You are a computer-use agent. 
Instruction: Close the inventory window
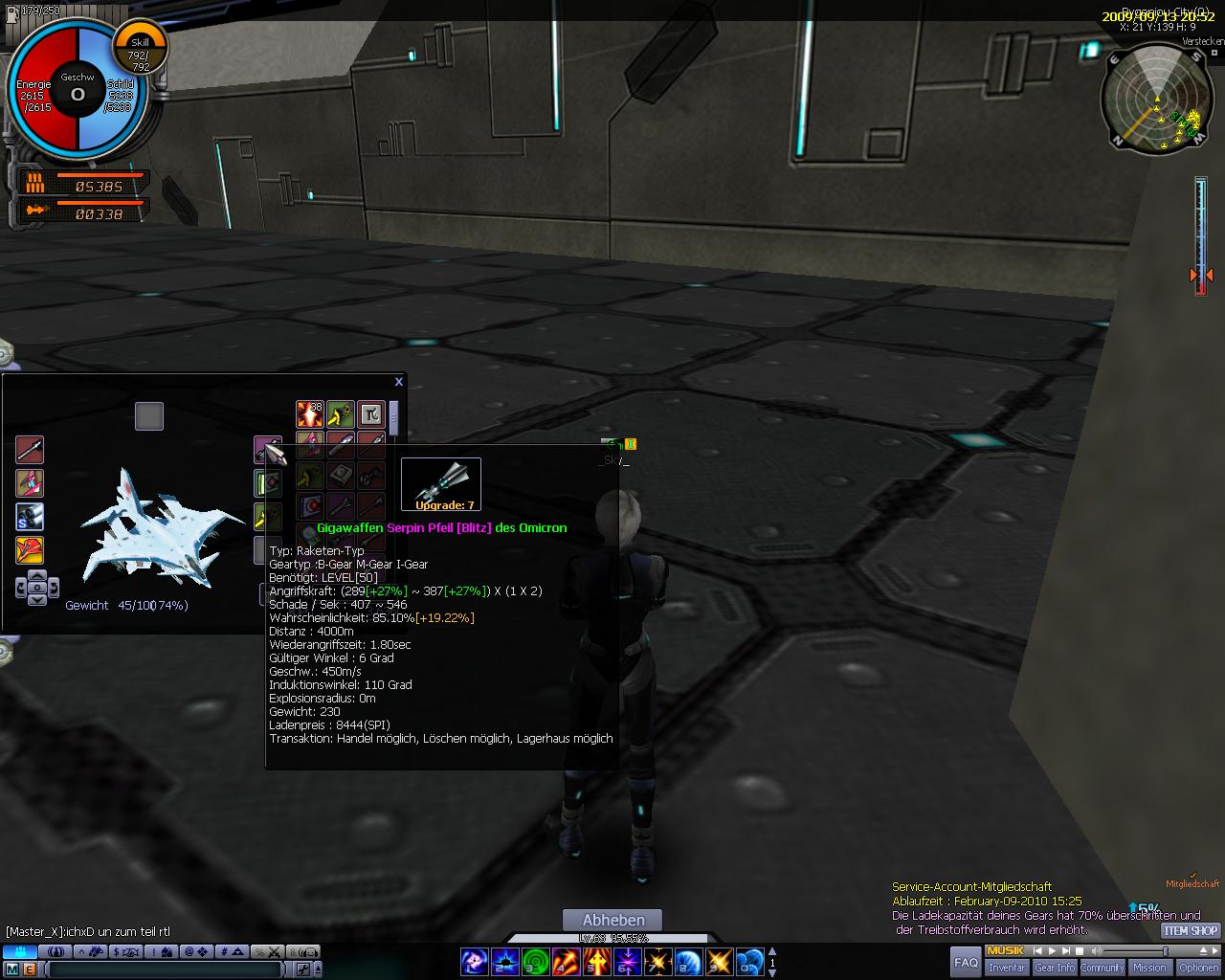[399, 382]
